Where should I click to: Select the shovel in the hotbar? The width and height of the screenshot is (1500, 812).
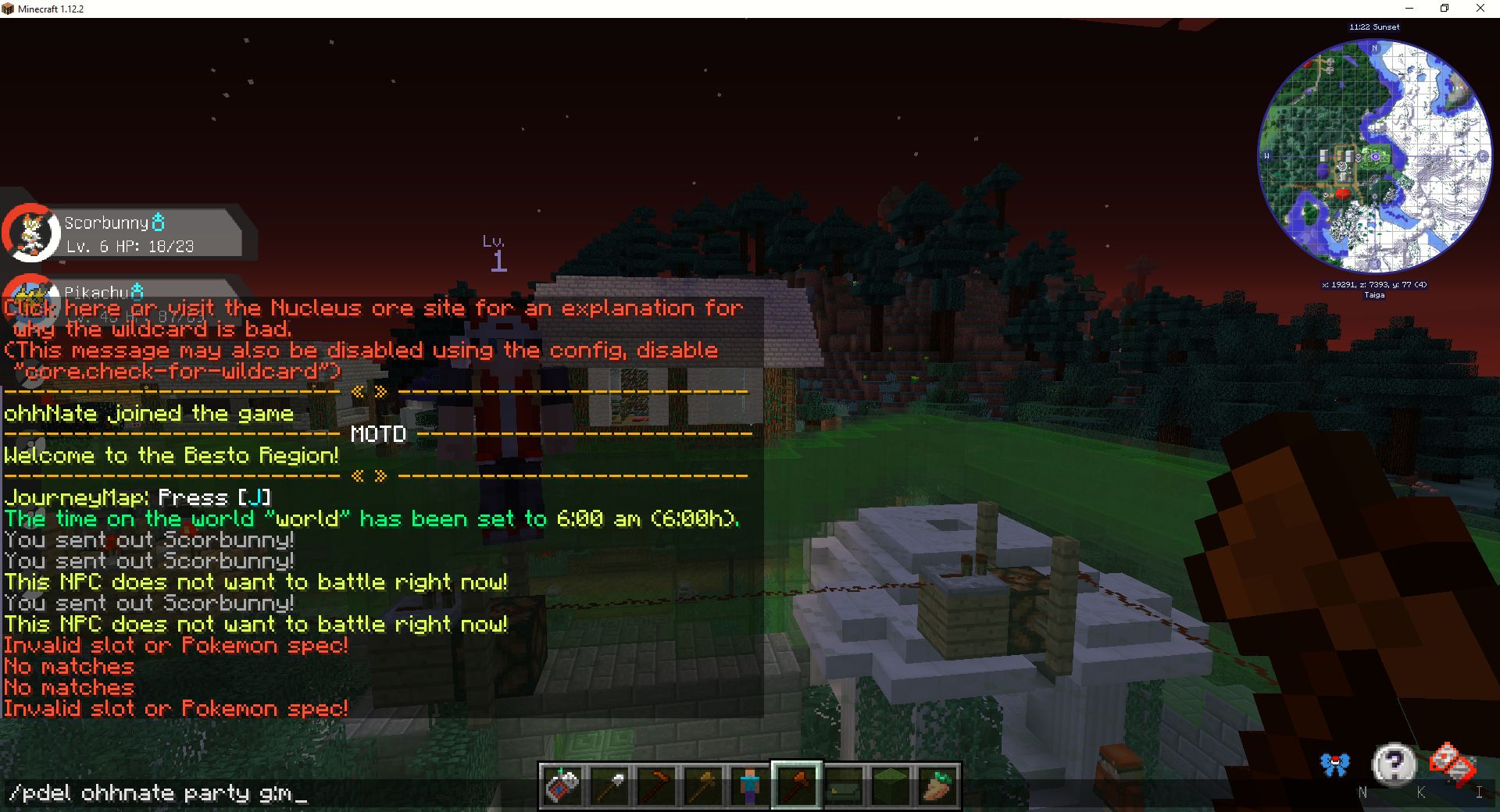coord(610,785)
